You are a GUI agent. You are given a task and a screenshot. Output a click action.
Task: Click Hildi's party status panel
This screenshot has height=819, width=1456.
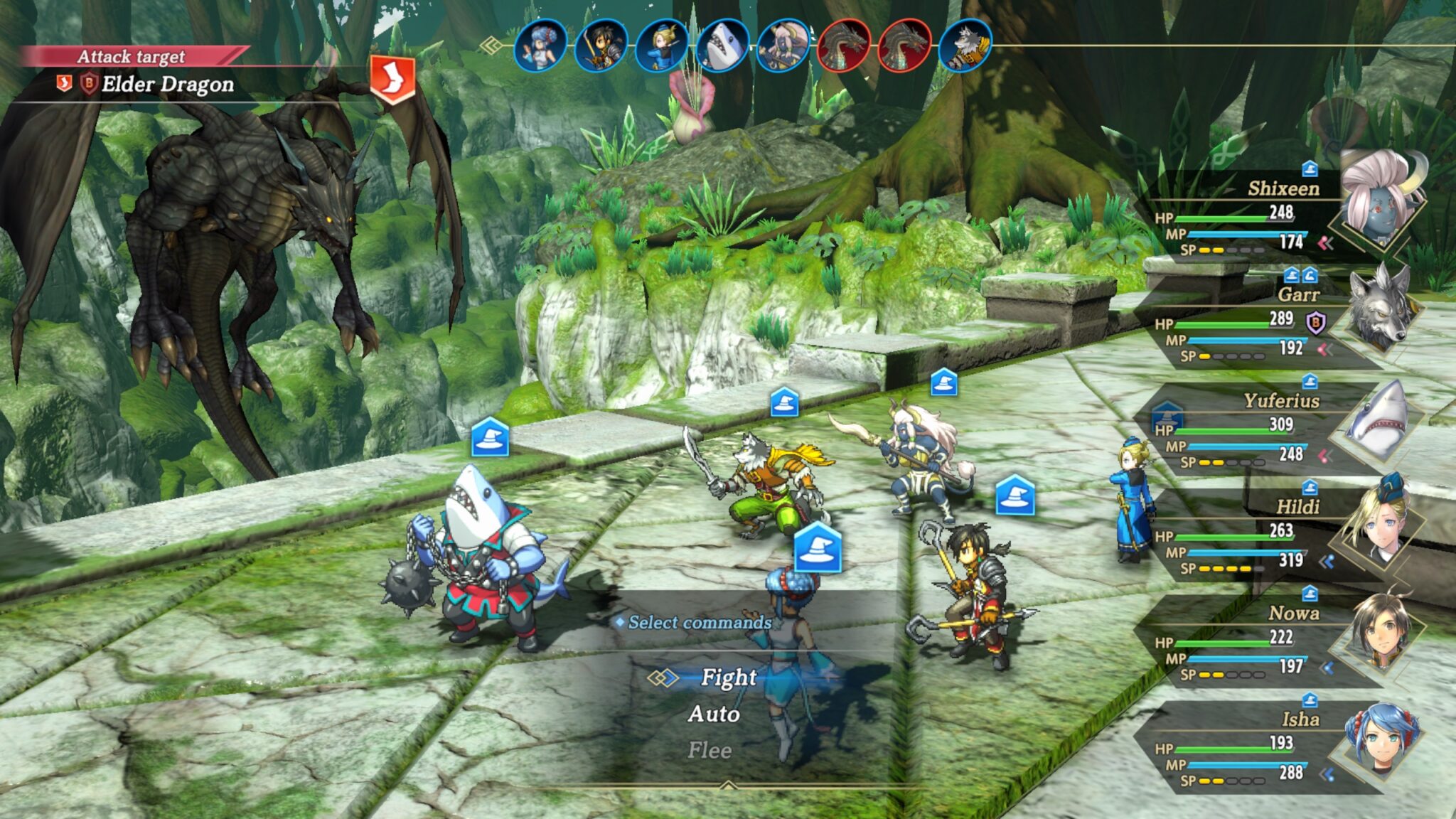click(1265, 535)
